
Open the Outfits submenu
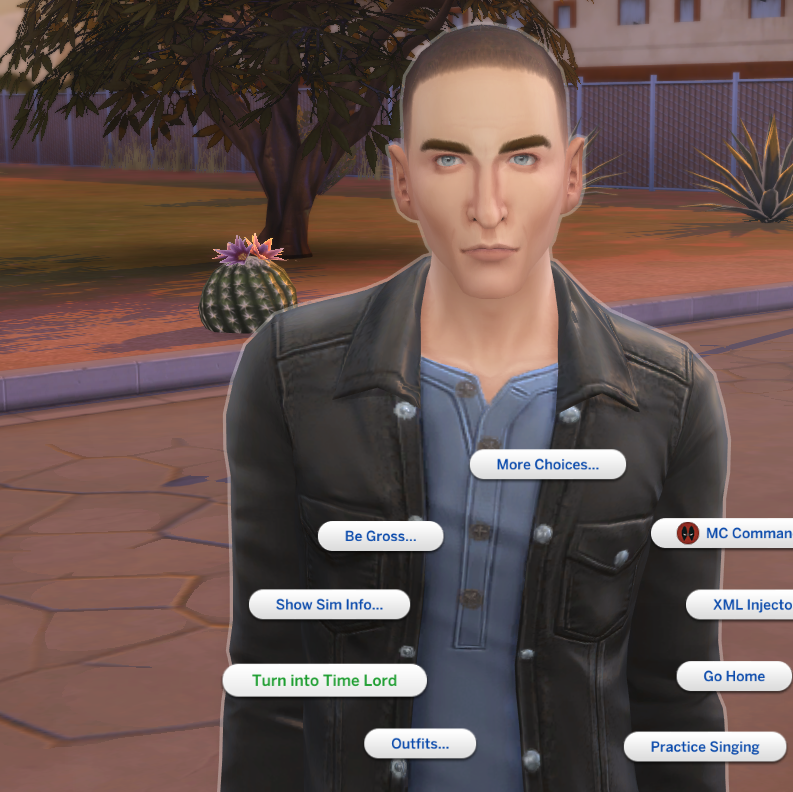tap(419, 743)
